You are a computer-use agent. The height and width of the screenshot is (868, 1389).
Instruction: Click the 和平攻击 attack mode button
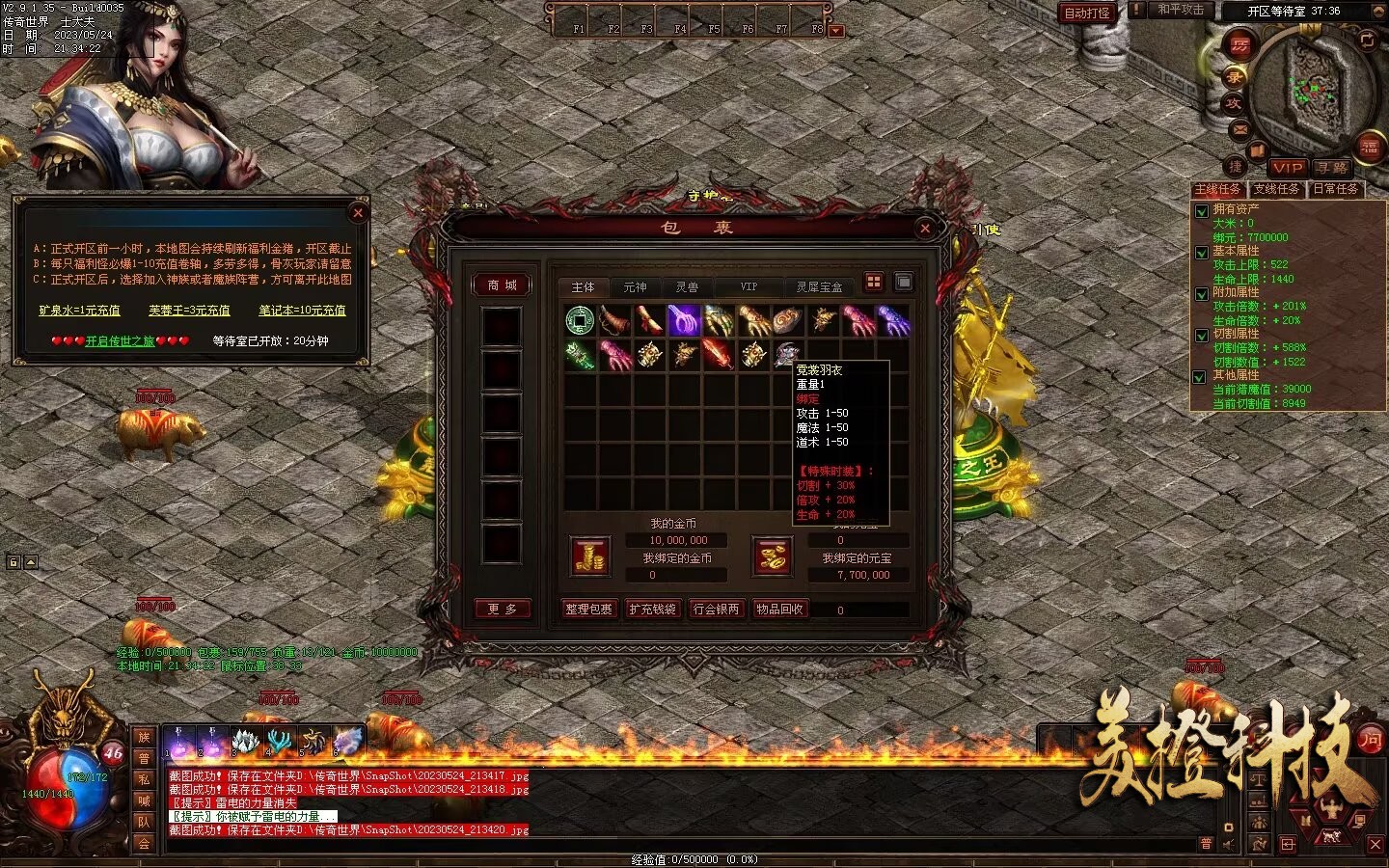click(x=1180, y=10)
